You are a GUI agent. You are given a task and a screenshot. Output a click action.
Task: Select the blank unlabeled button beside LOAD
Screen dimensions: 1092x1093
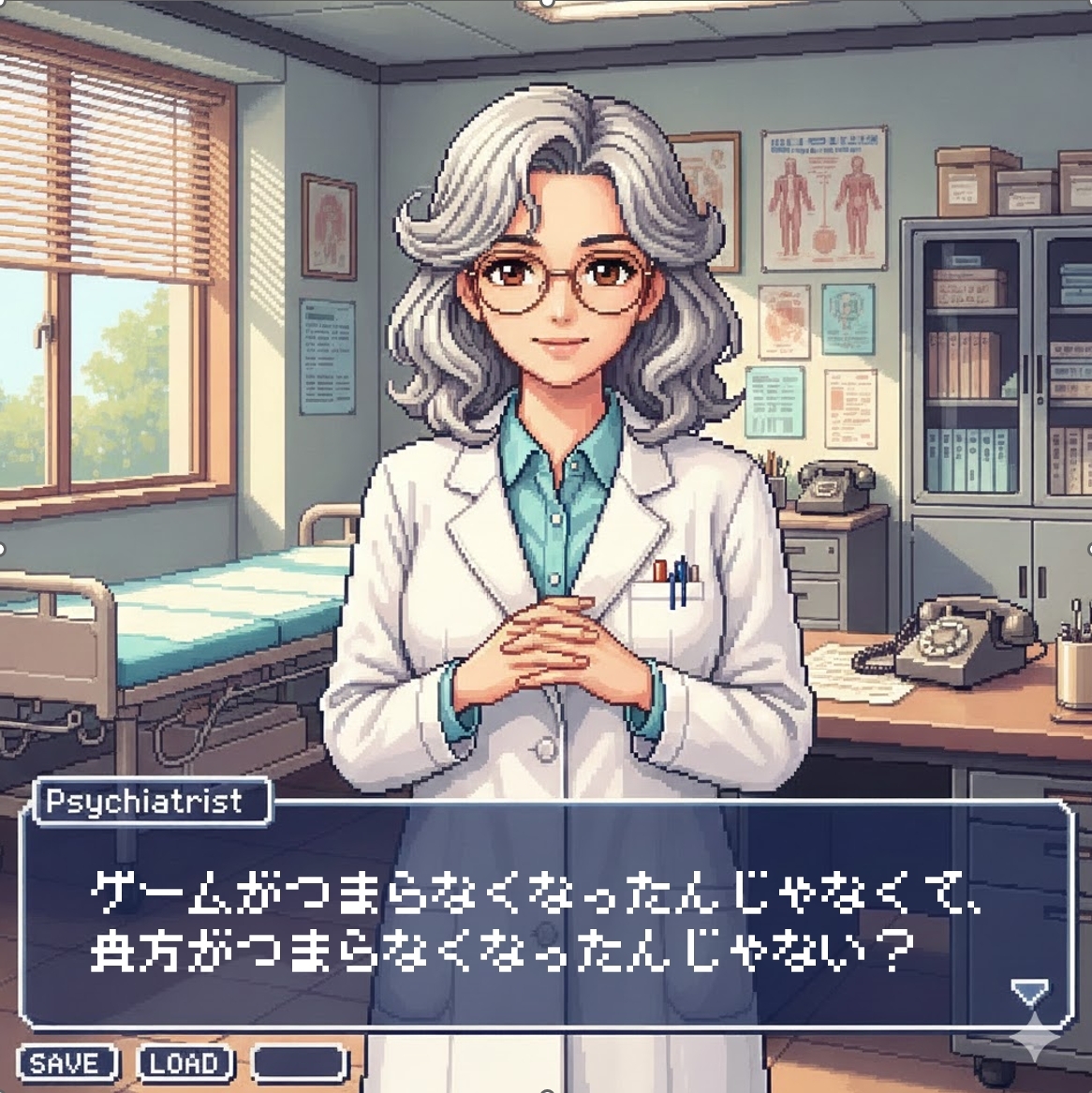[300, 1064]
